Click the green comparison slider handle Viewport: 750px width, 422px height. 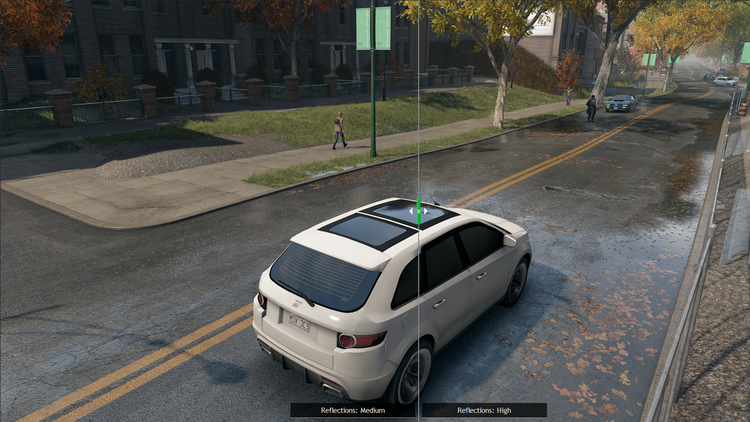[x=419, y=211]
